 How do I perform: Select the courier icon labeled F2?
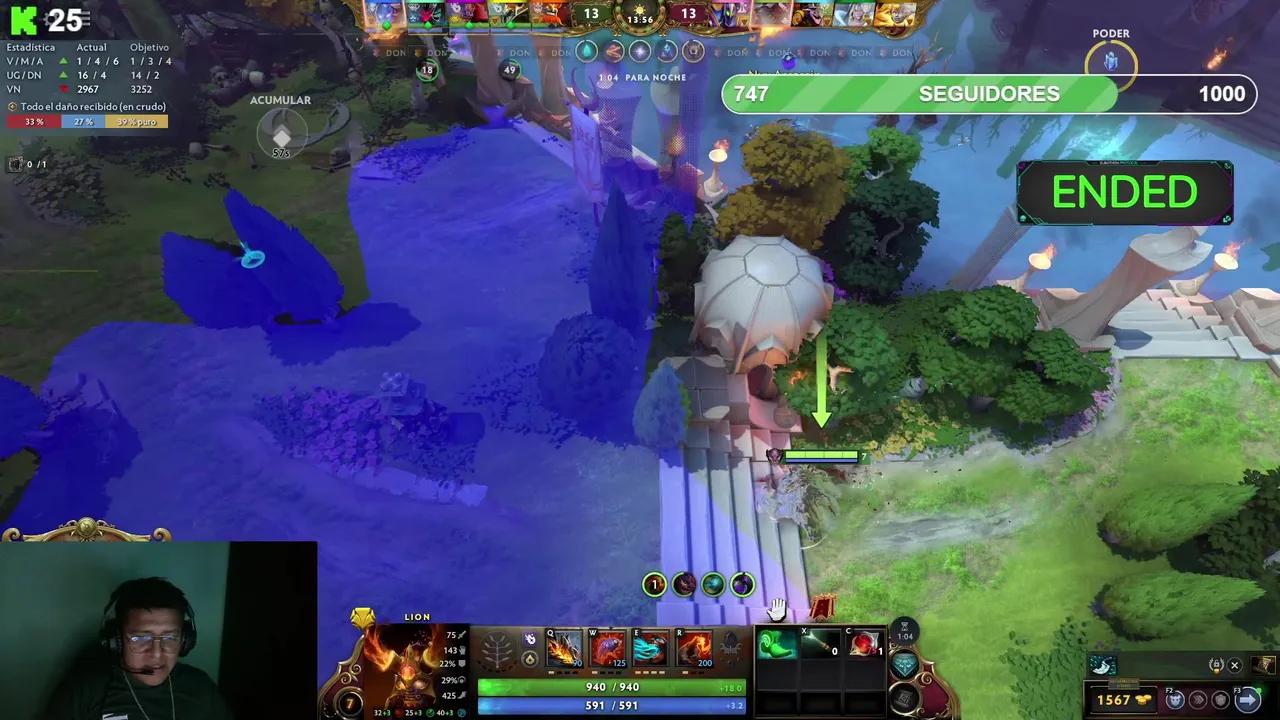point(1172,700)
